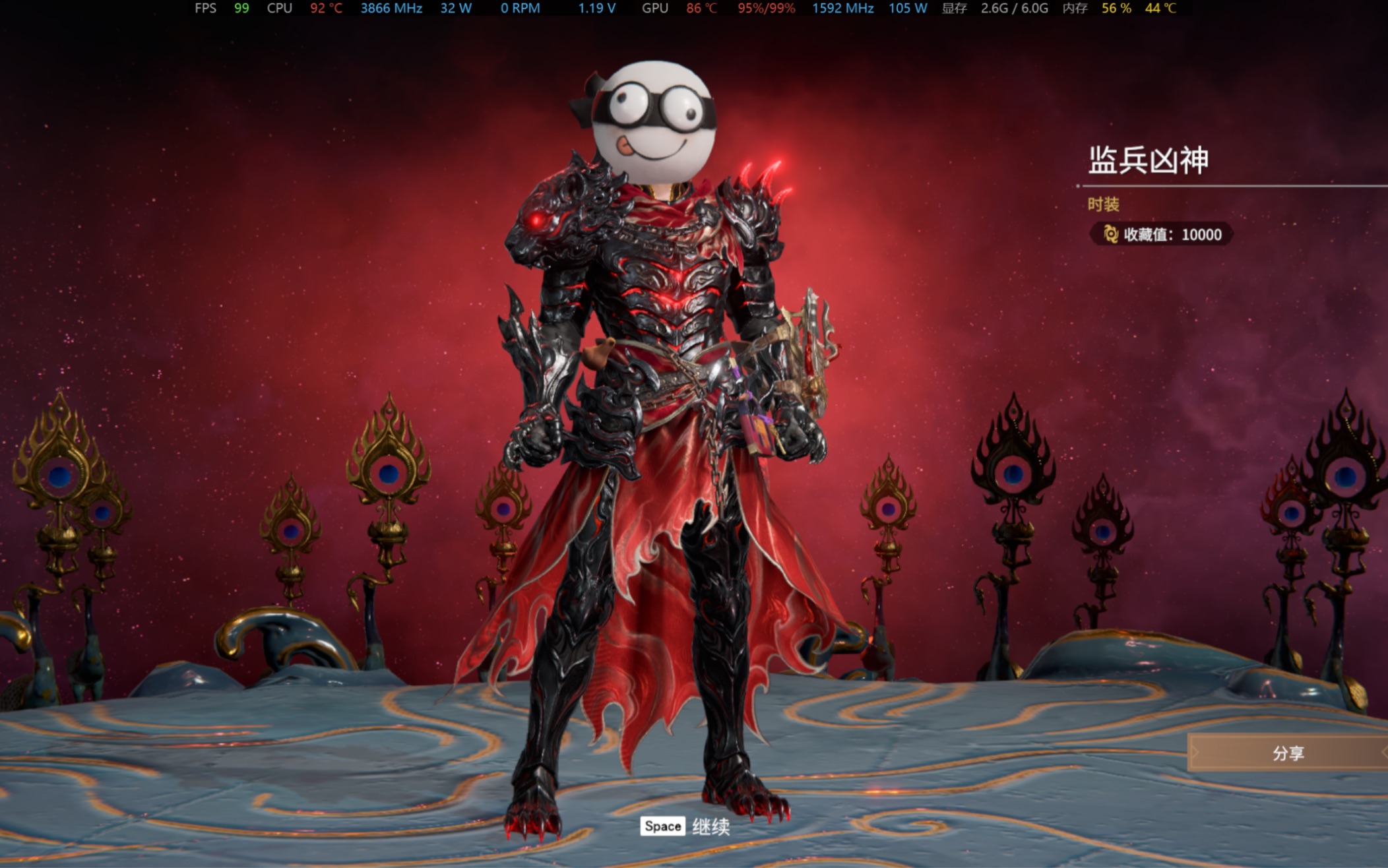Continue with the 继续 prompt label
This screenshot has width=1388, height=868.
710,826
